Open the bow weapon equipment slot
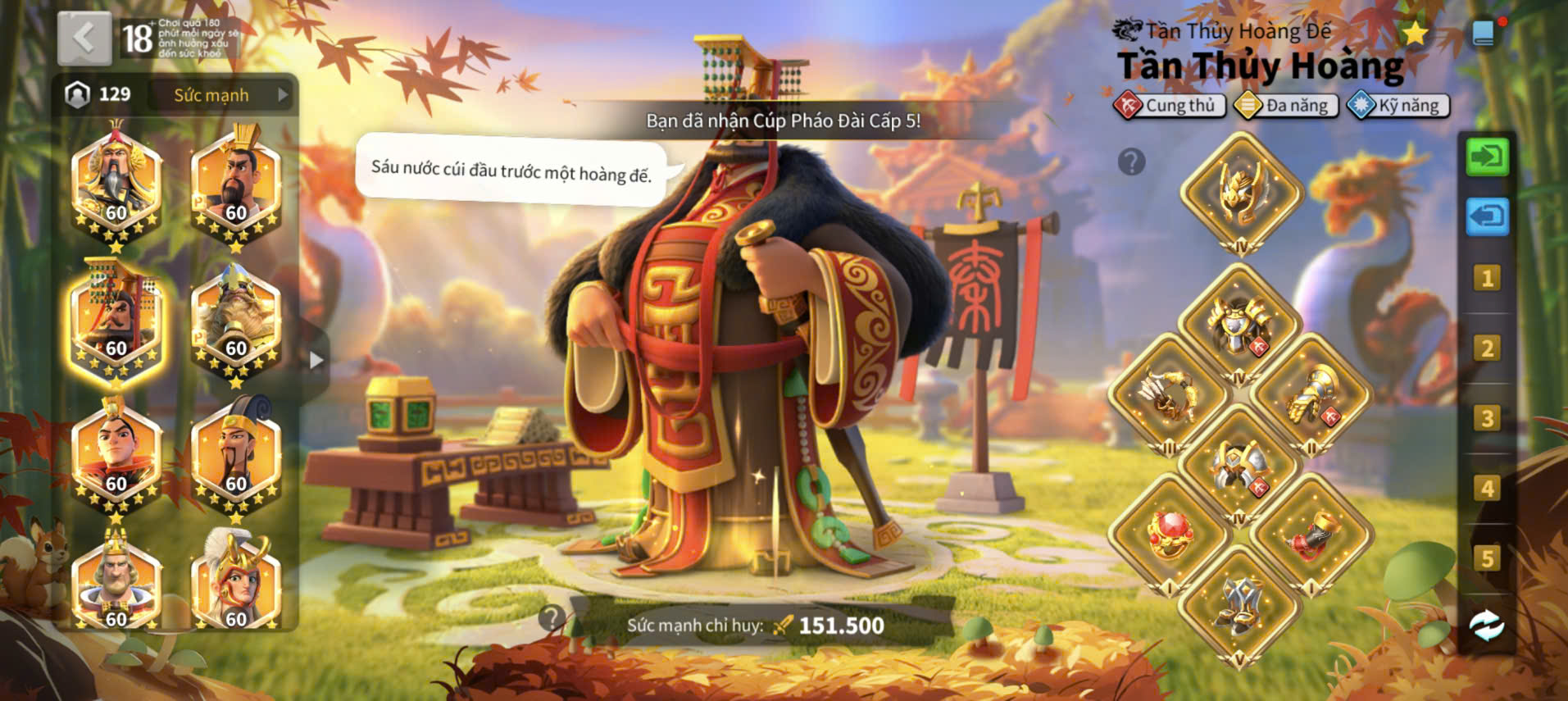 [x=1169, y=394]
